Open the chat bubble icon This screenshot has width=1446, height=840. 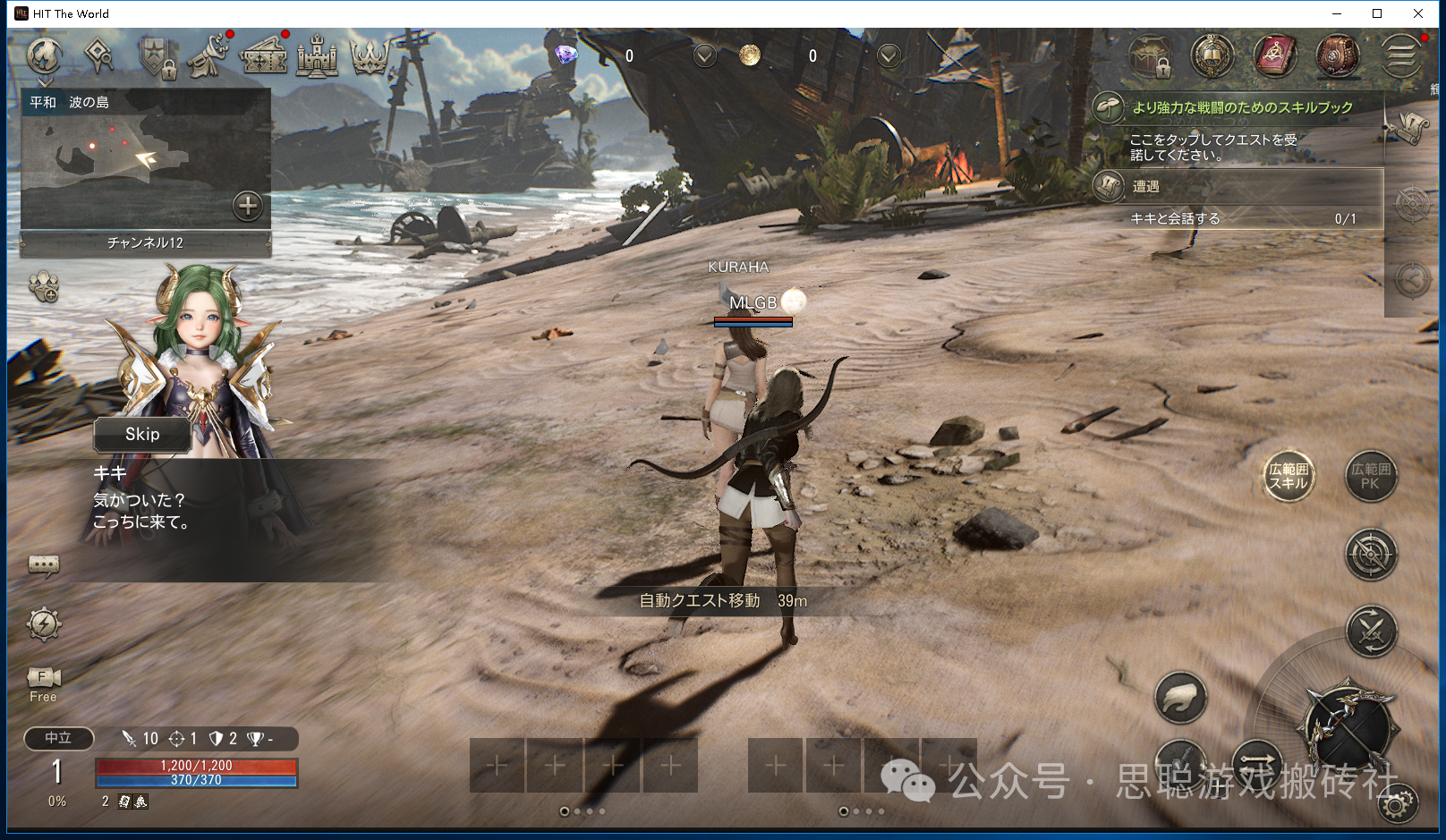coord(44,564)
